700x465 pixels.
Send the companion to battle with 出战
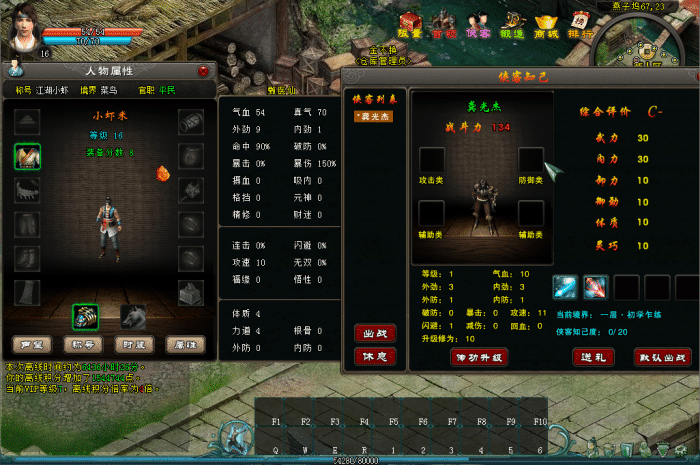coord(373,333)
